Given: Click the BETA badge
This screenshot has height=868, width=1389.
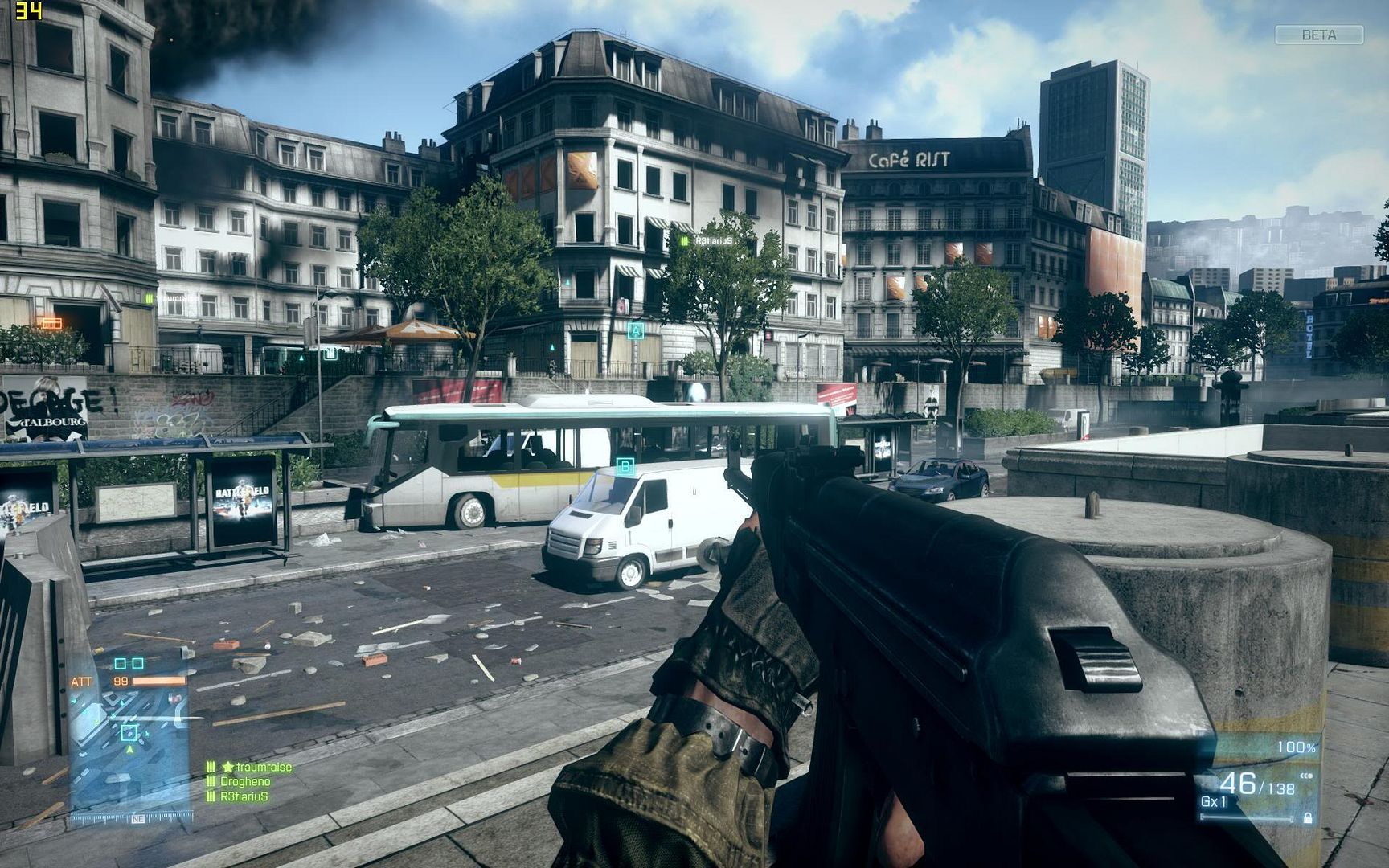Looking at the screenshot, I should tap(1319, 35).
